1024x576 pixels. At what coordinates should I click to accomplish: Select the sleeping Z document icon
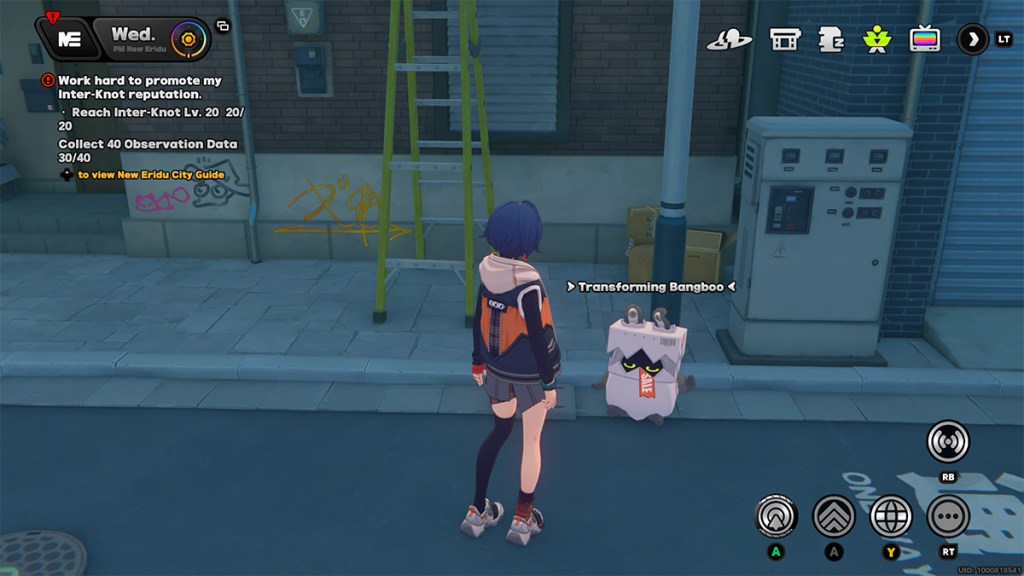pyautogui.click(x=831, y=39)
